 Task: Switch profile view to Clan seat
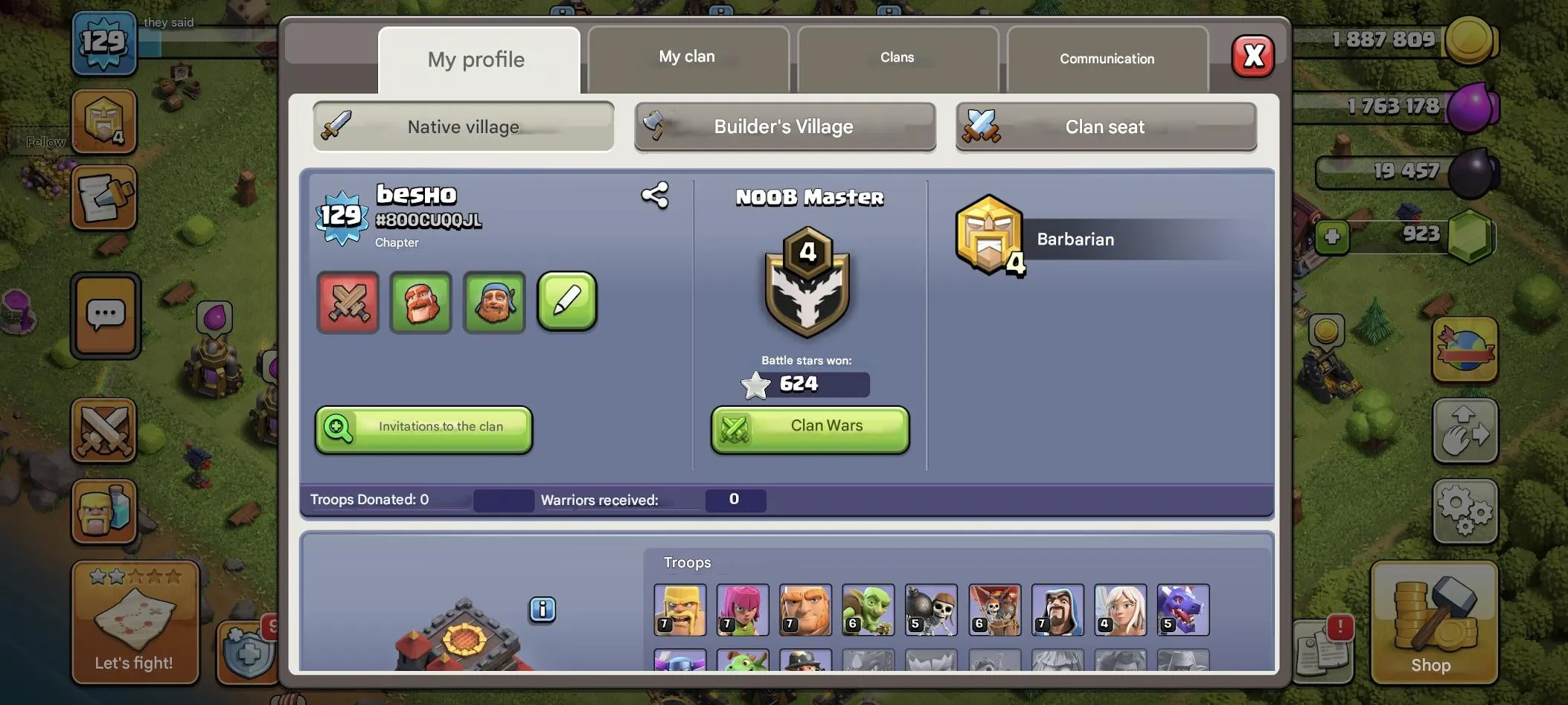(x=1104, y=126)
